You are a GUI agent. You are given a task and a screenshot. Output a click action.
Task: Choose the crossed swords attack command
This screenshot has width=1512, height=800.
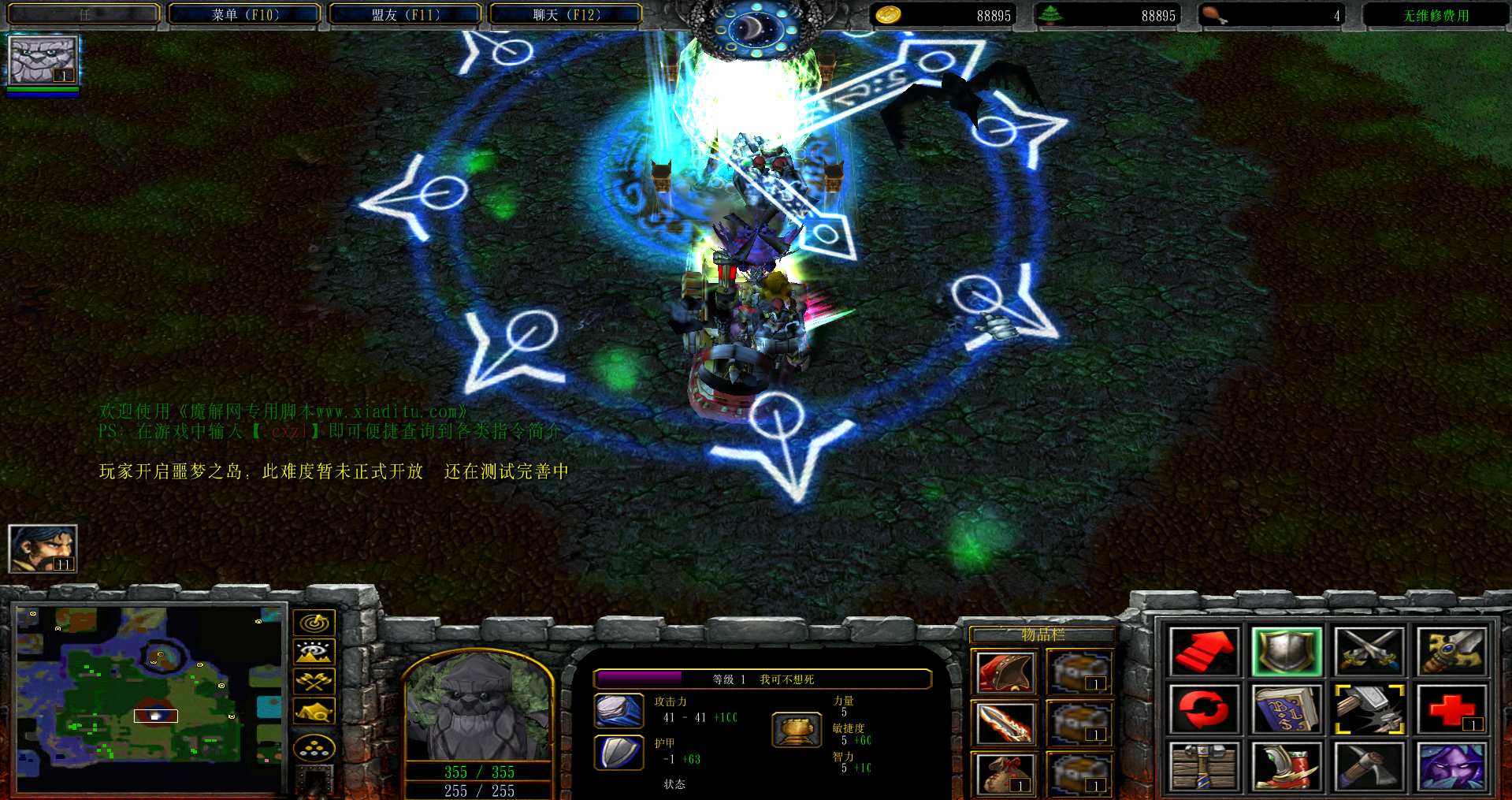pos(1369,652)
